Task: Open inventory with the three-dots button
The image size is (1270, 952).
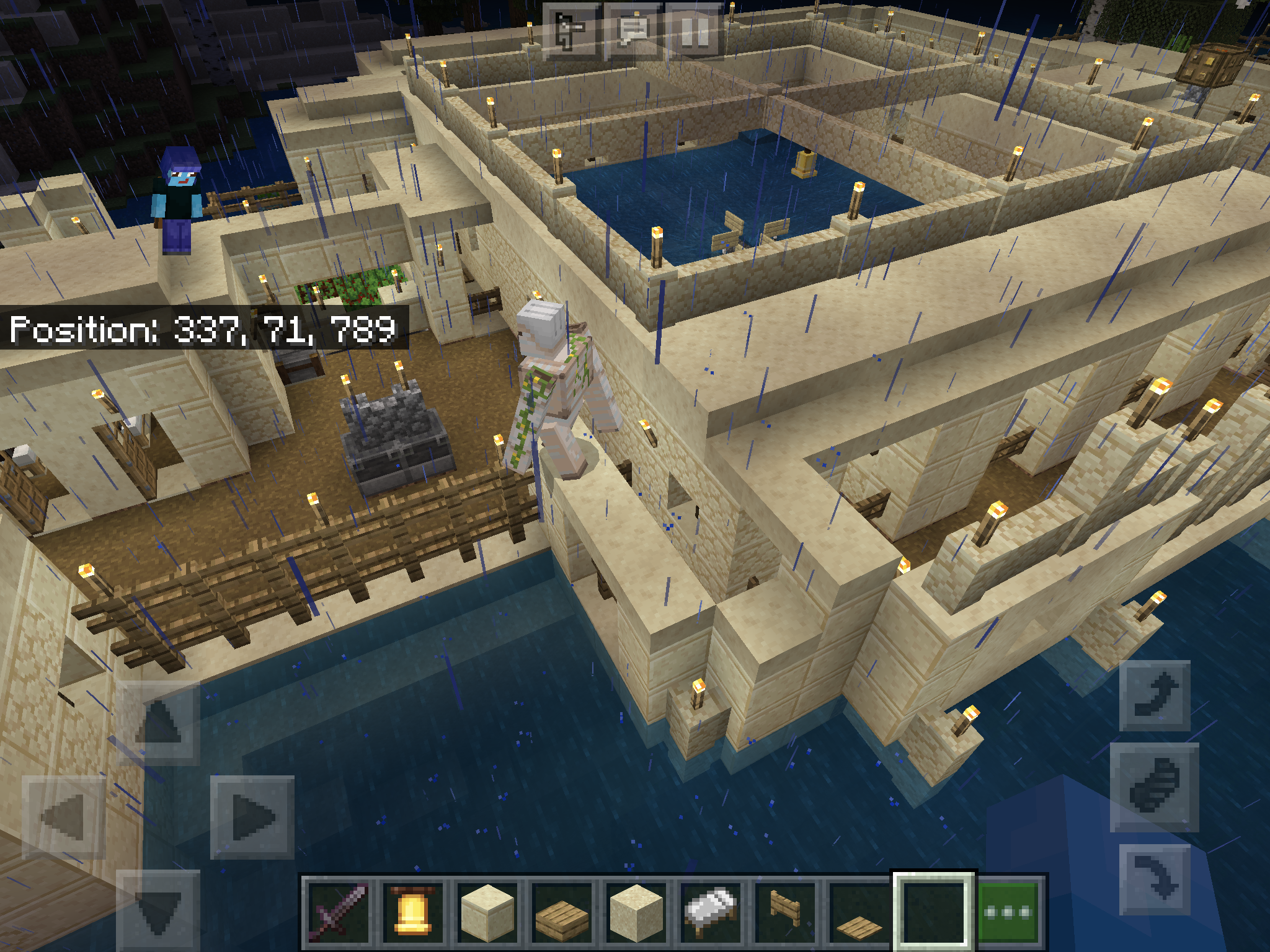Action: pyautogui.click(x=1008, y=912)
